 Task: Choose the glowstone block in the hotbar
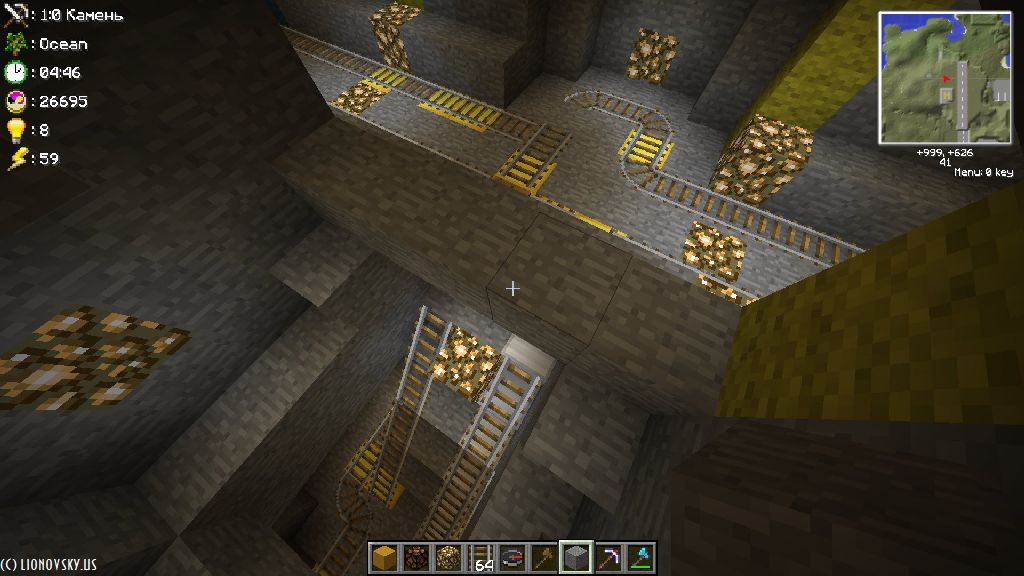pyautogui.click(x=448, y=557)
